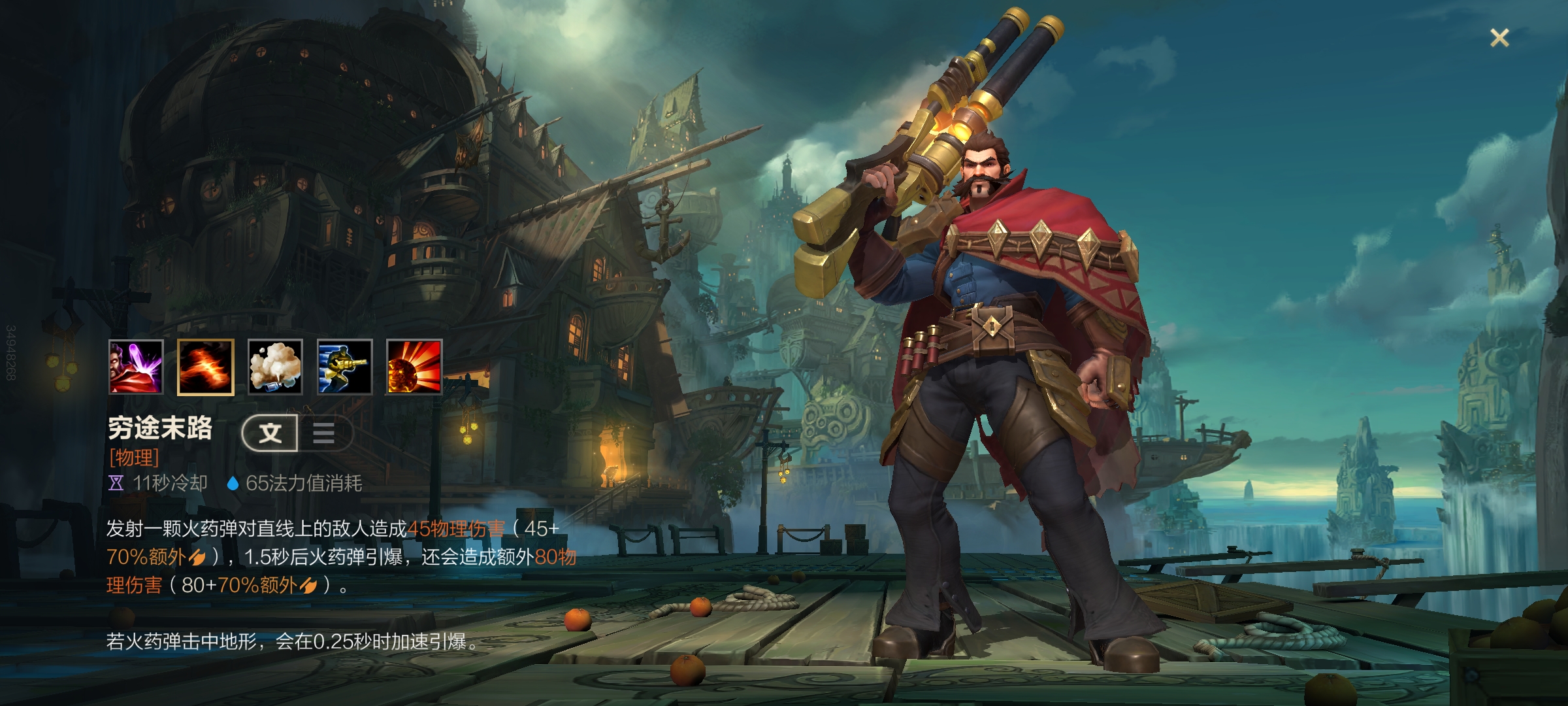This screenshot has width=1568, height=706.
Task: Show the Quickdraw gunman dash ability
Action: (x=345, y=367)
